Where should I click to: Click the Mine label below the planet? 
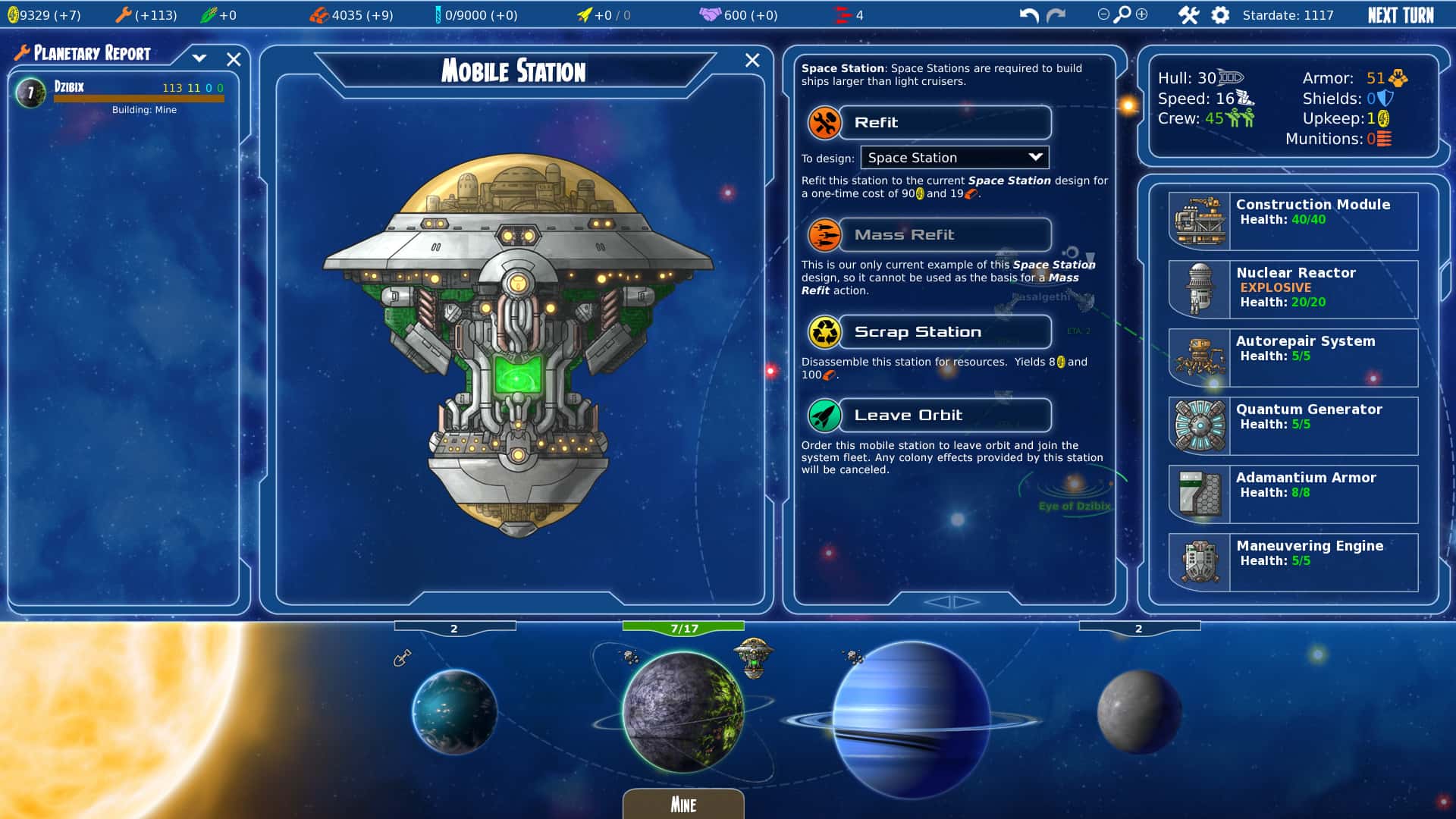[682, 804]
